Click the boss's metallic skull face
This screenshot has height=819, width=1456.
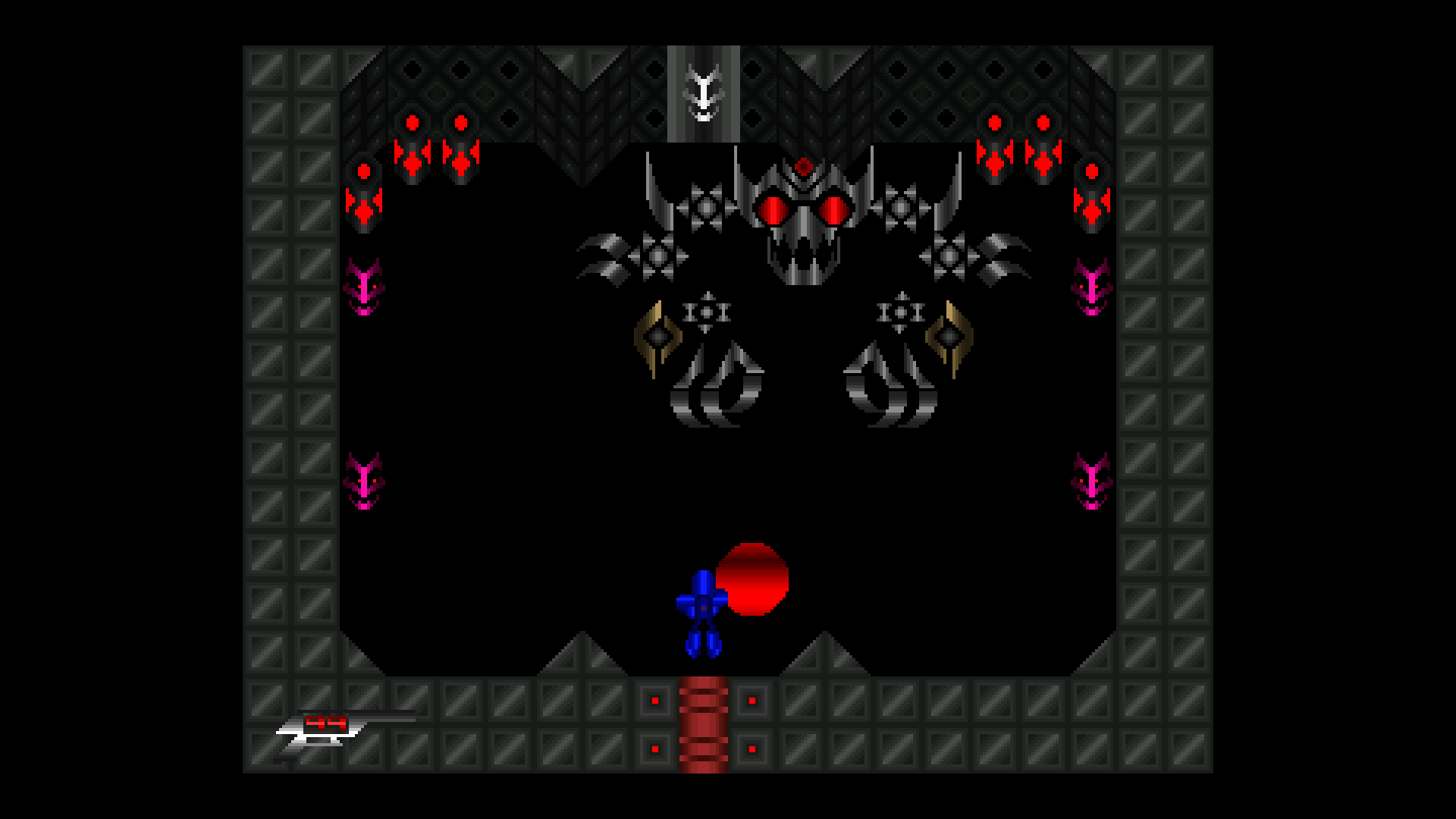[x=804, y=235]
